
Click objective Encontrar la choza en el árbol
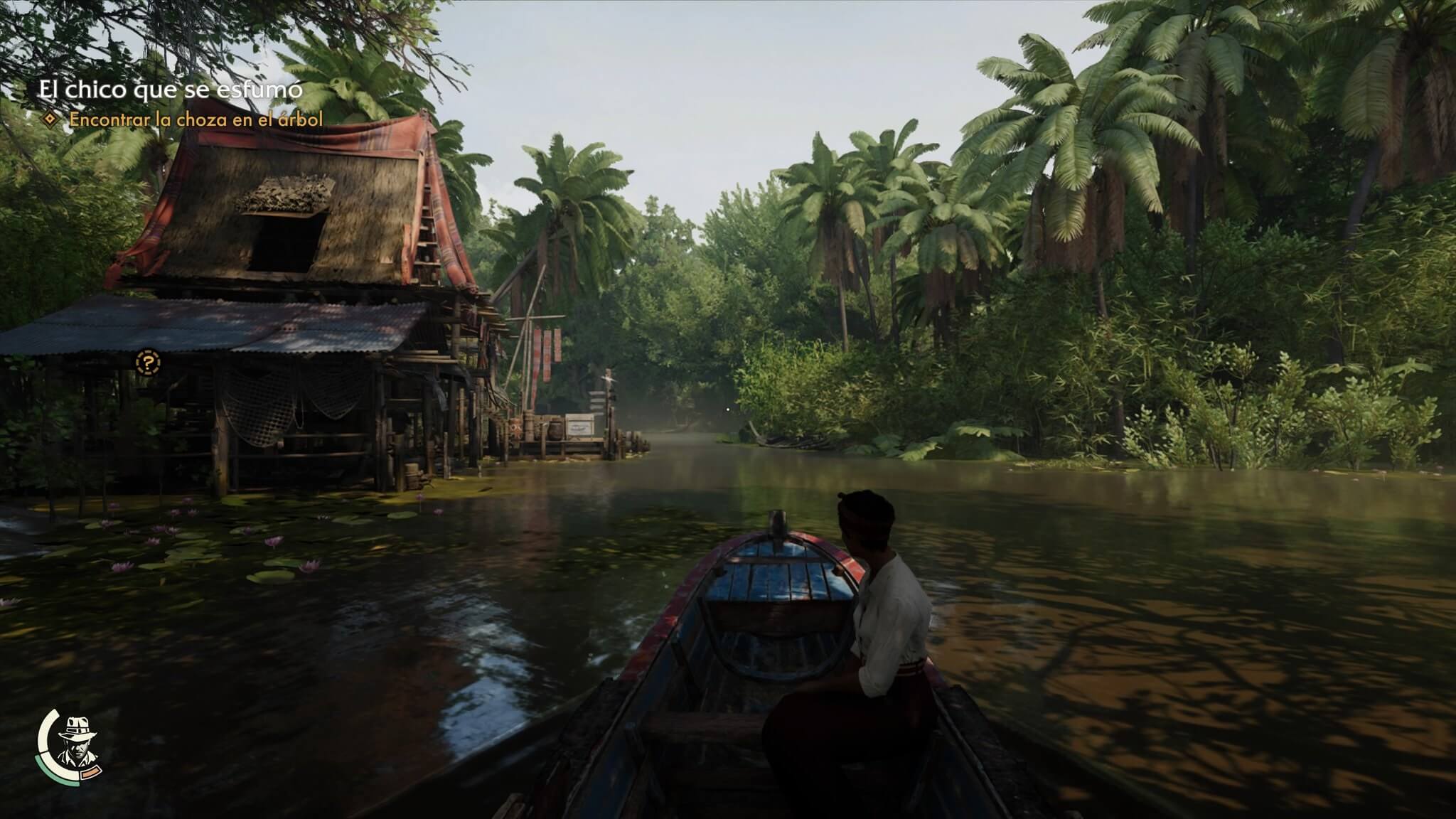click(196, 119)
